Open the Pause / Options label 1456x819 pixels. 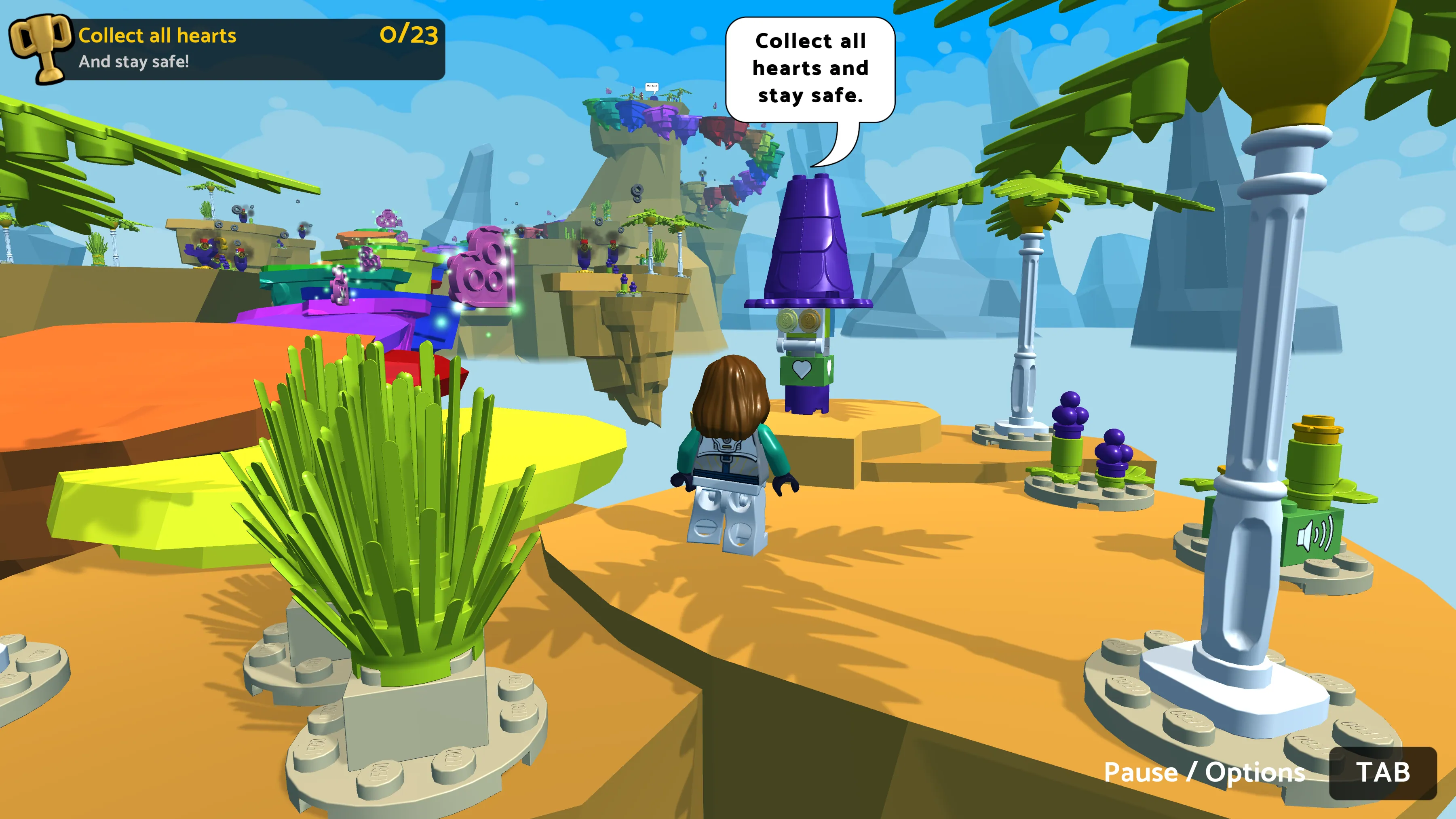click(1204, 773)
